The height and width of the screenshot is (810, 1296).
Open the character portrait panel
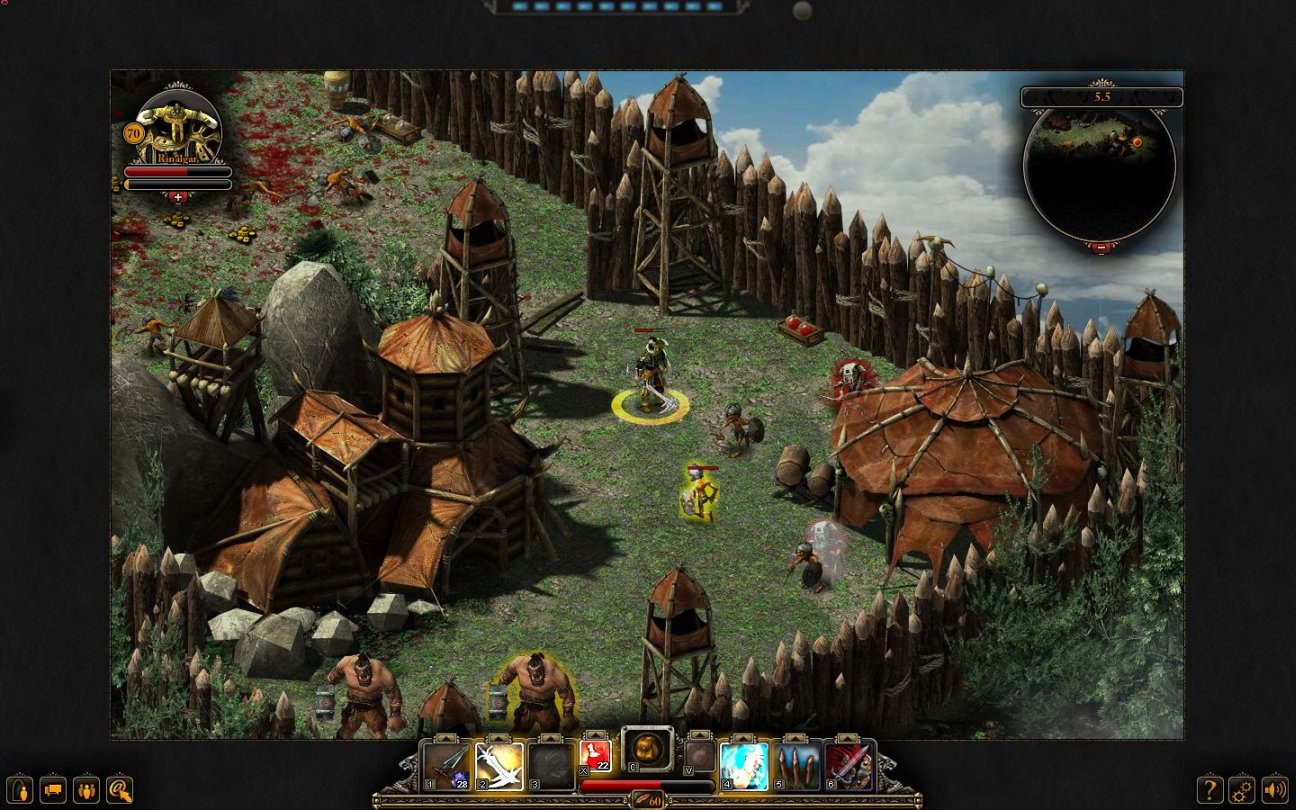coord(177,127)
